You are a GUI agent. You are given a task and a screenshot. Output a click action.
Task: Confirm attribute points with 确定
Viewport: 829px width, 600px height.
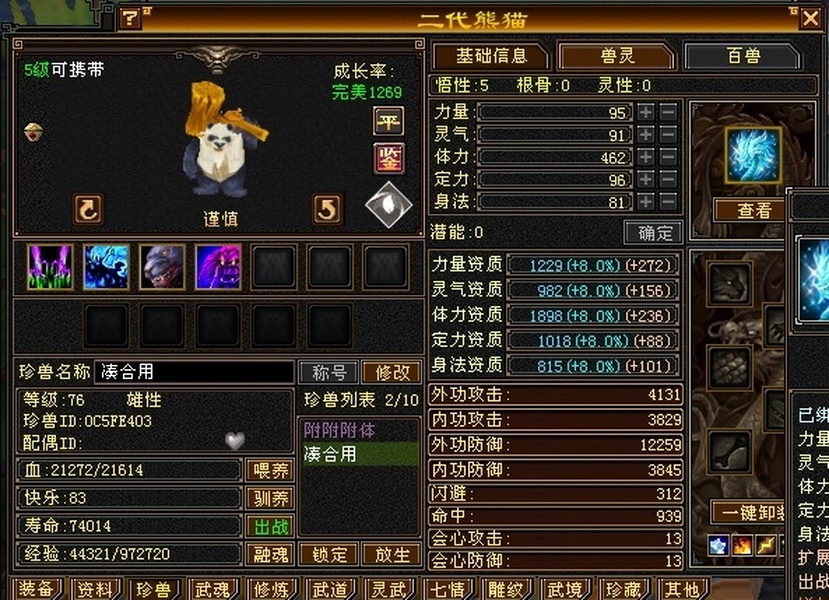[x=654, y=233]
